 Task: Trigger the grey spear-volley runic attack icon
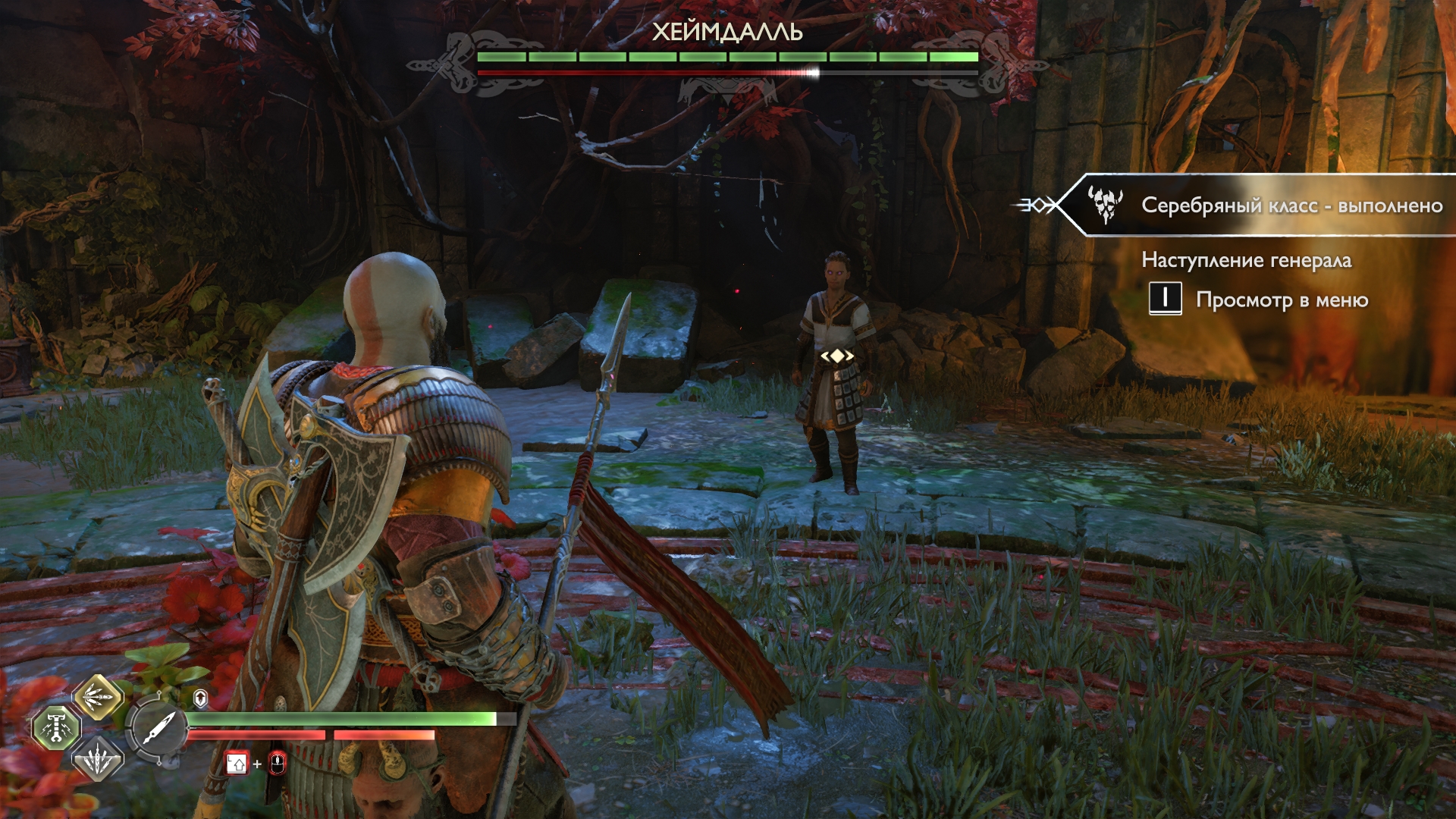[x=98, y=759]
